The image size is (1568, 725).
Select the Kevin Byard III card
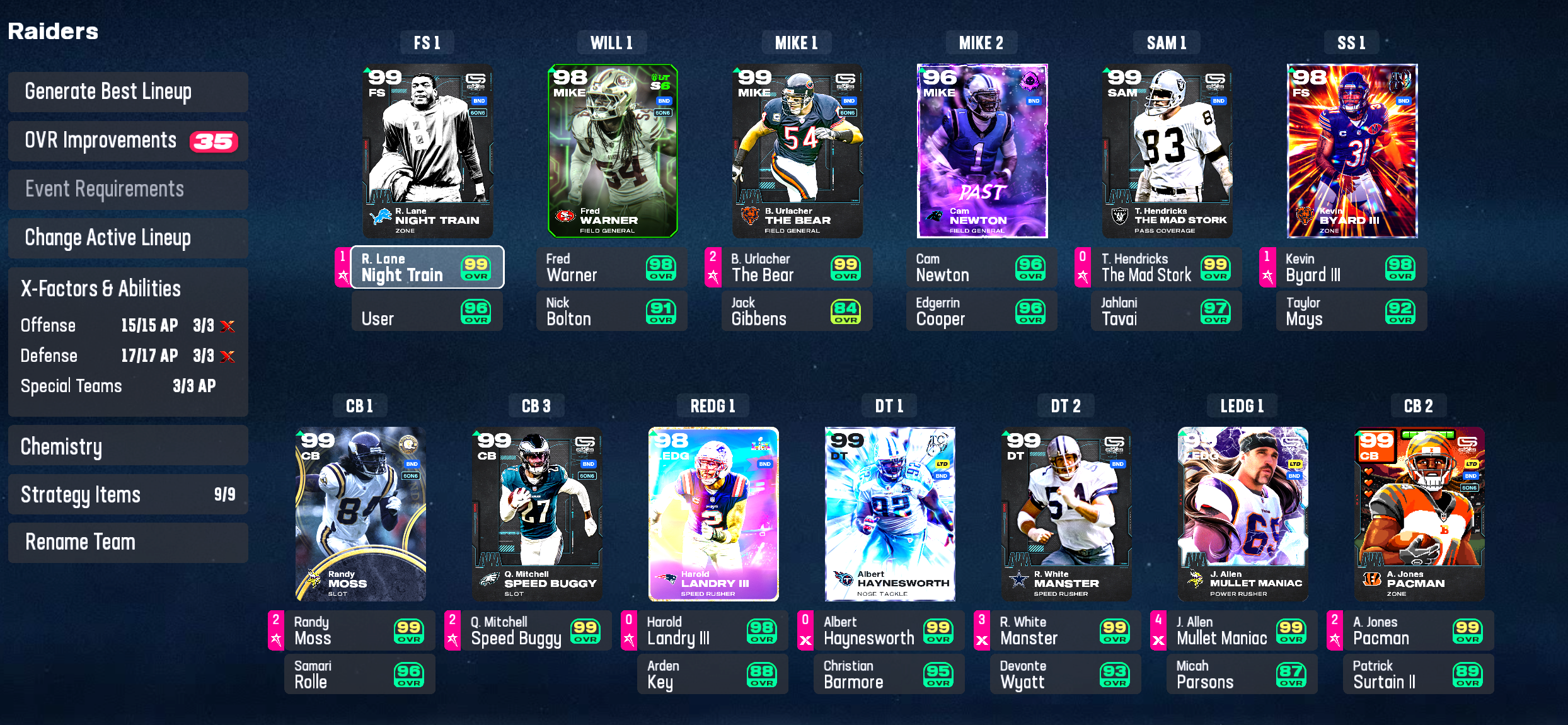(x=1352, y=151)
